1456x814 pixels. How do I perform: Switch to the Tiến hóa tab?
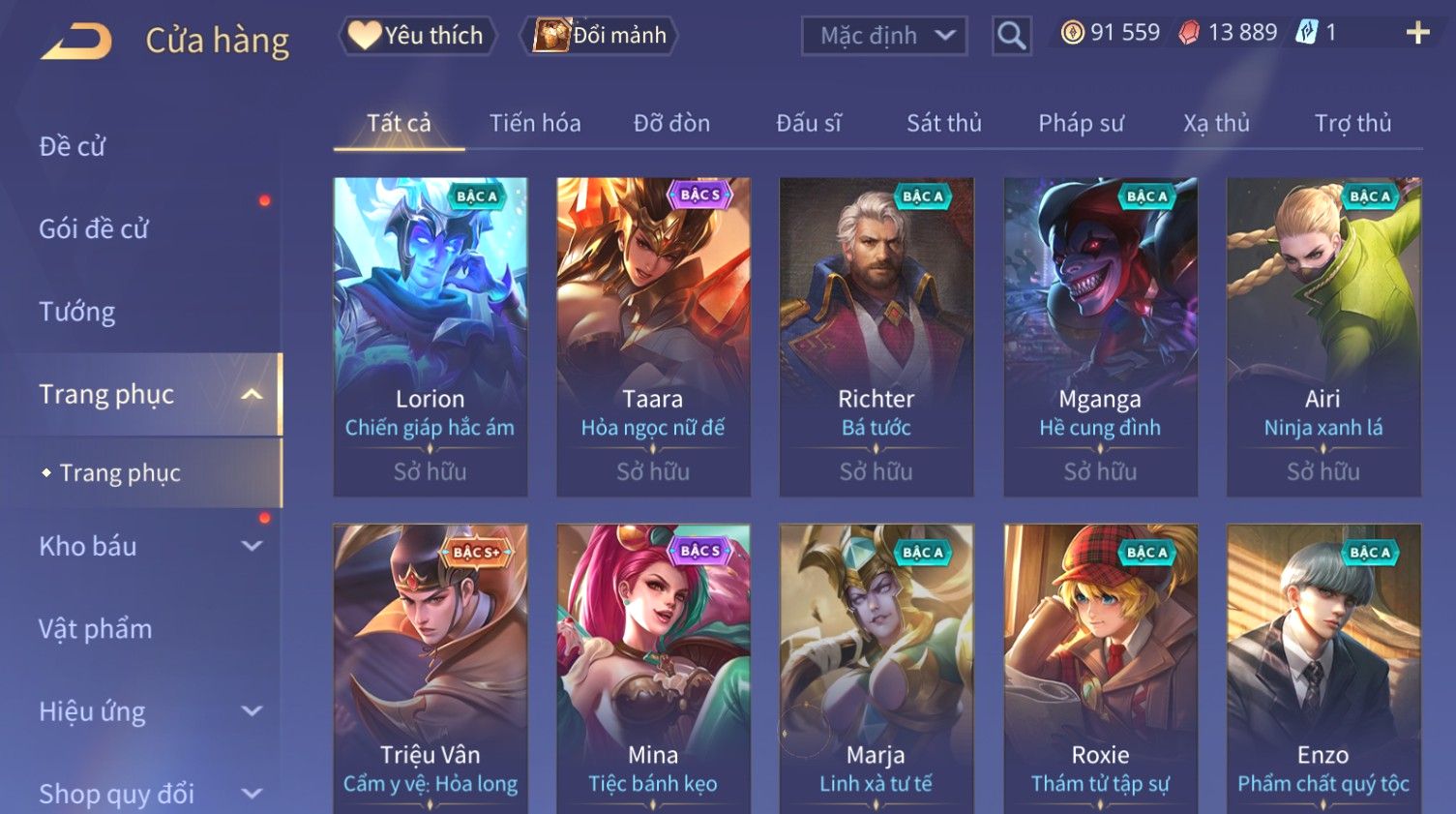pos(534,124)
